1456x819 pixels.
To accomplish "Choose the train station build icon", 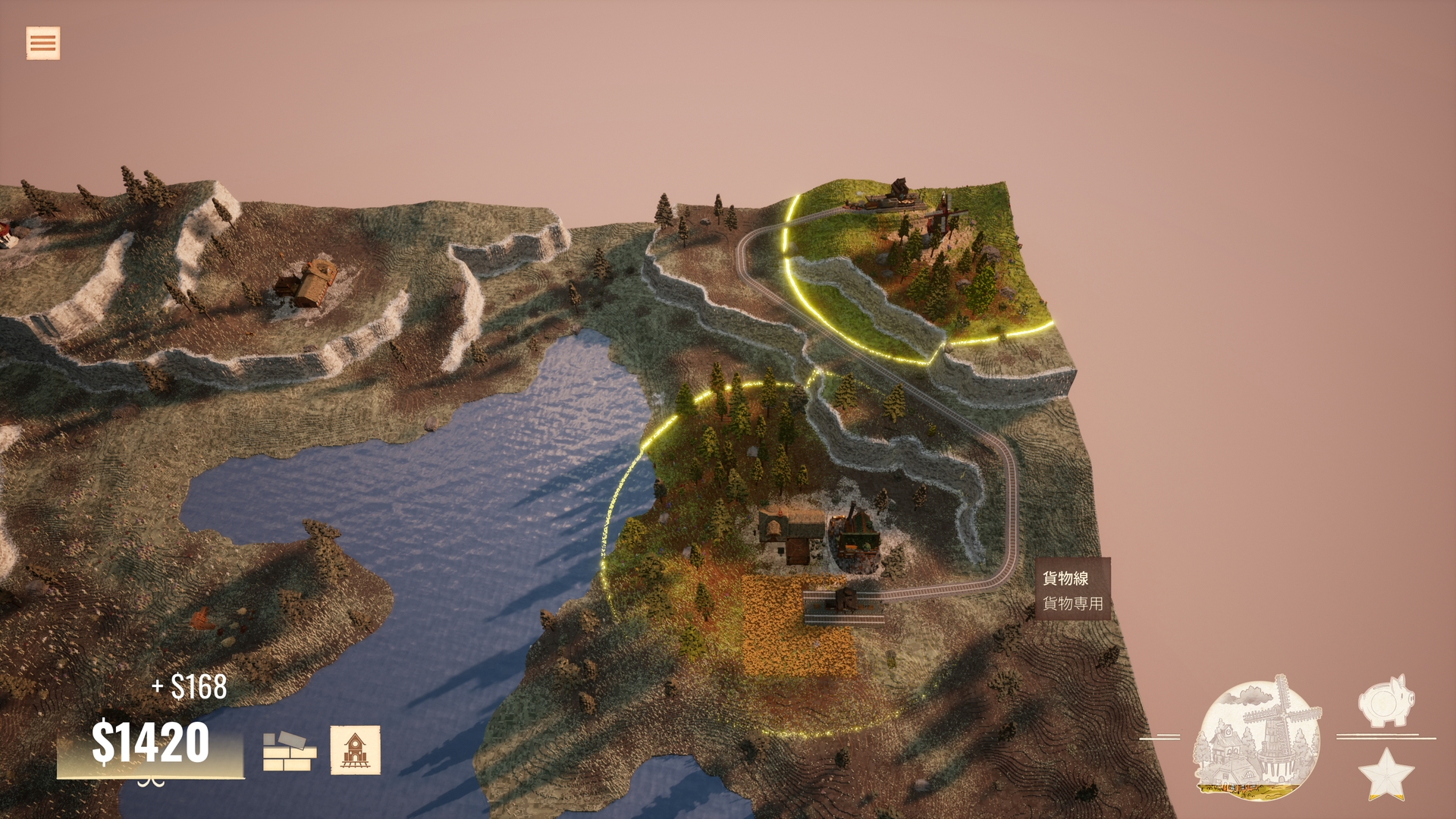I will point(355,750).
